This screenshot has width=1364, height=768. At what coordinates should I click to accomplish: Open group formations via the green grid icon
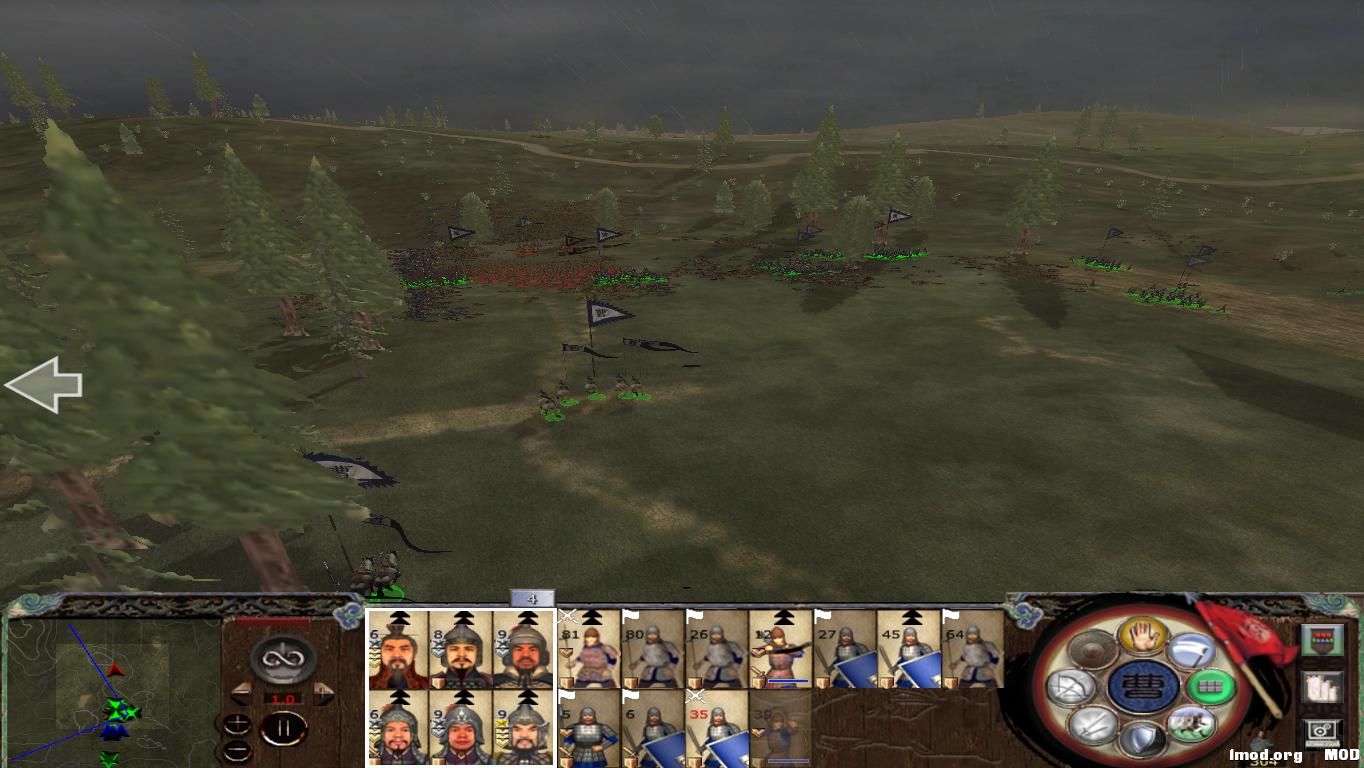point(1209,687)
